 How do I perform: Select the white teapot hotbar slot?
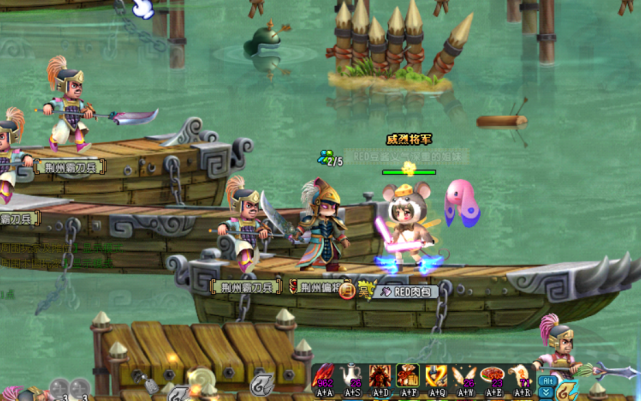pyautogui.click(x=353, y=377)
